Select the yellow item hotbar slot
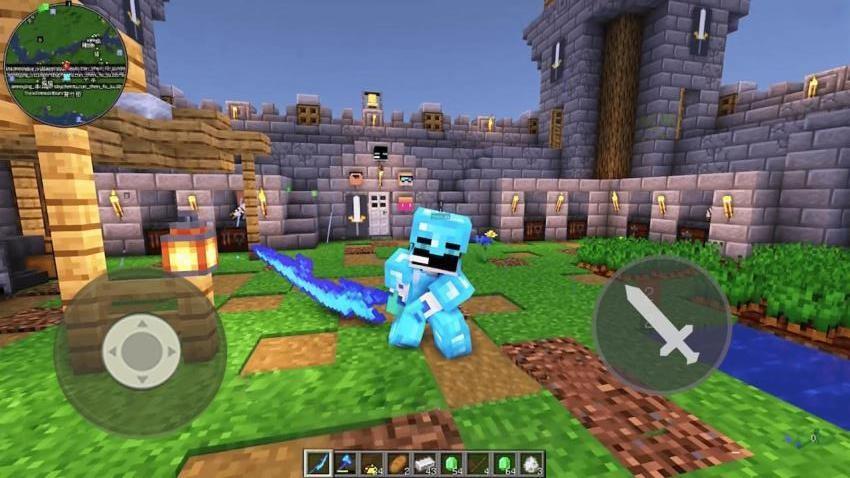850x478 pixels. pos(372,462)
